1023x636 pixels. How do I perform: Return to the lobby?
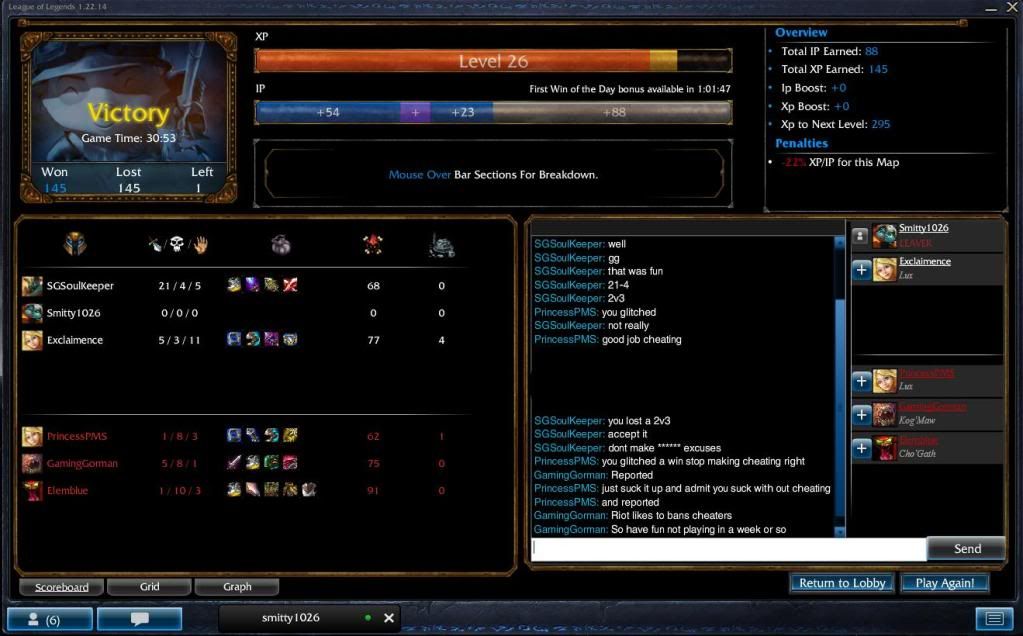[x=842, y=583]
